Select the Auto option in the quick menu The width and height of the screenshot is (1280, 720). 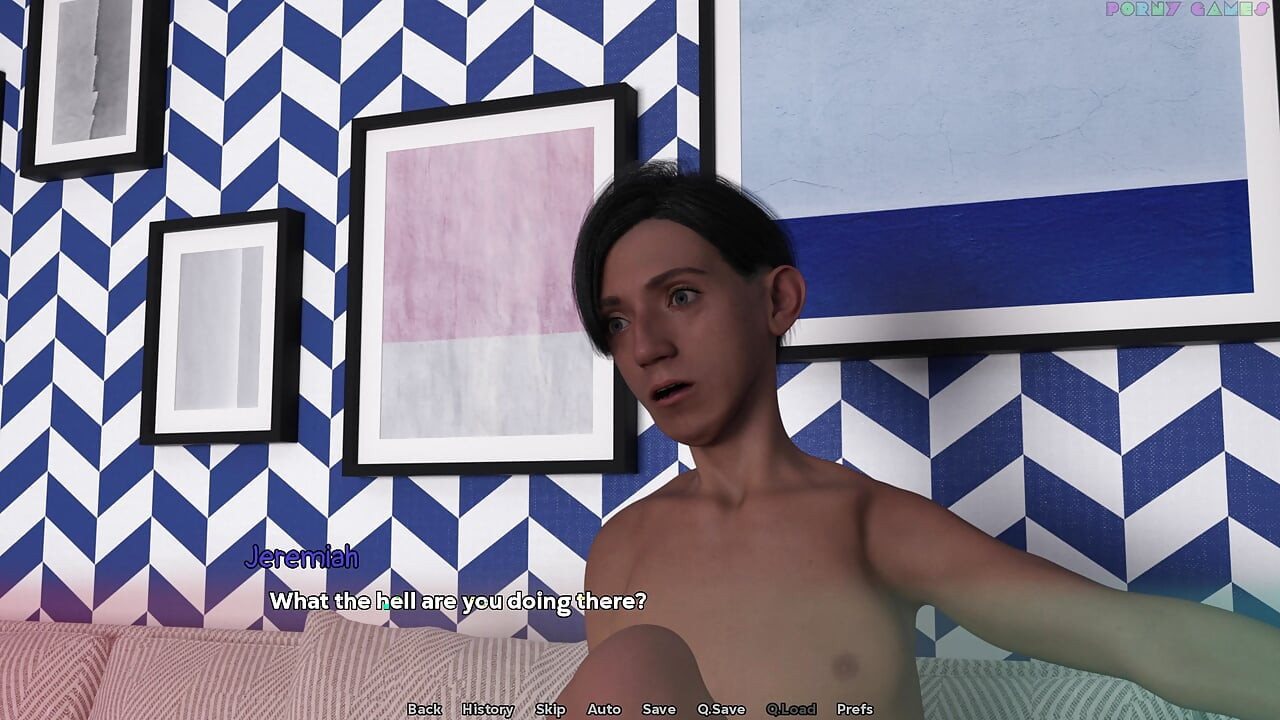(604, 708)
